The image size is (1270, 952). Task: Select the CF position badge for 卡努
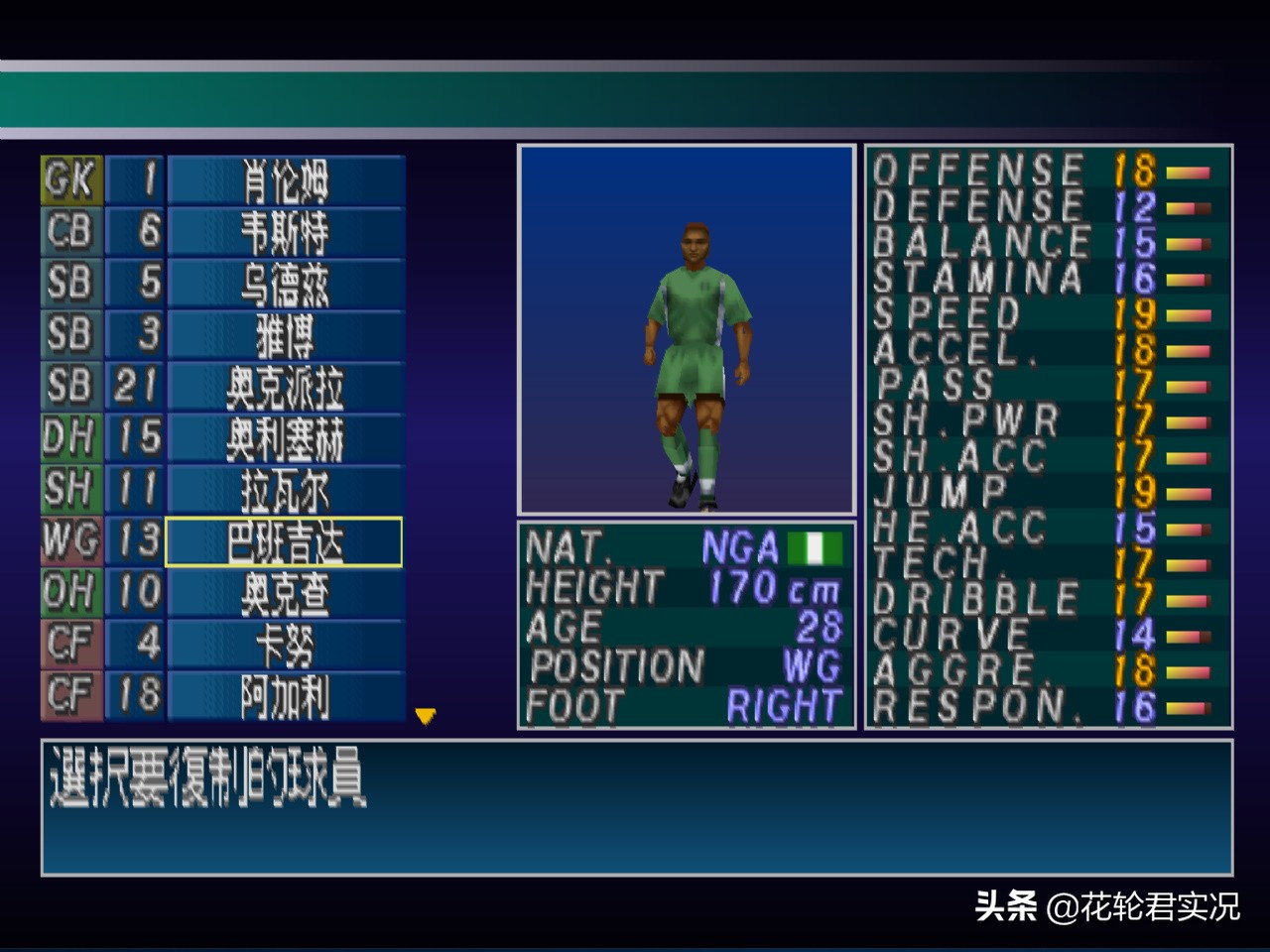[69, 644]
